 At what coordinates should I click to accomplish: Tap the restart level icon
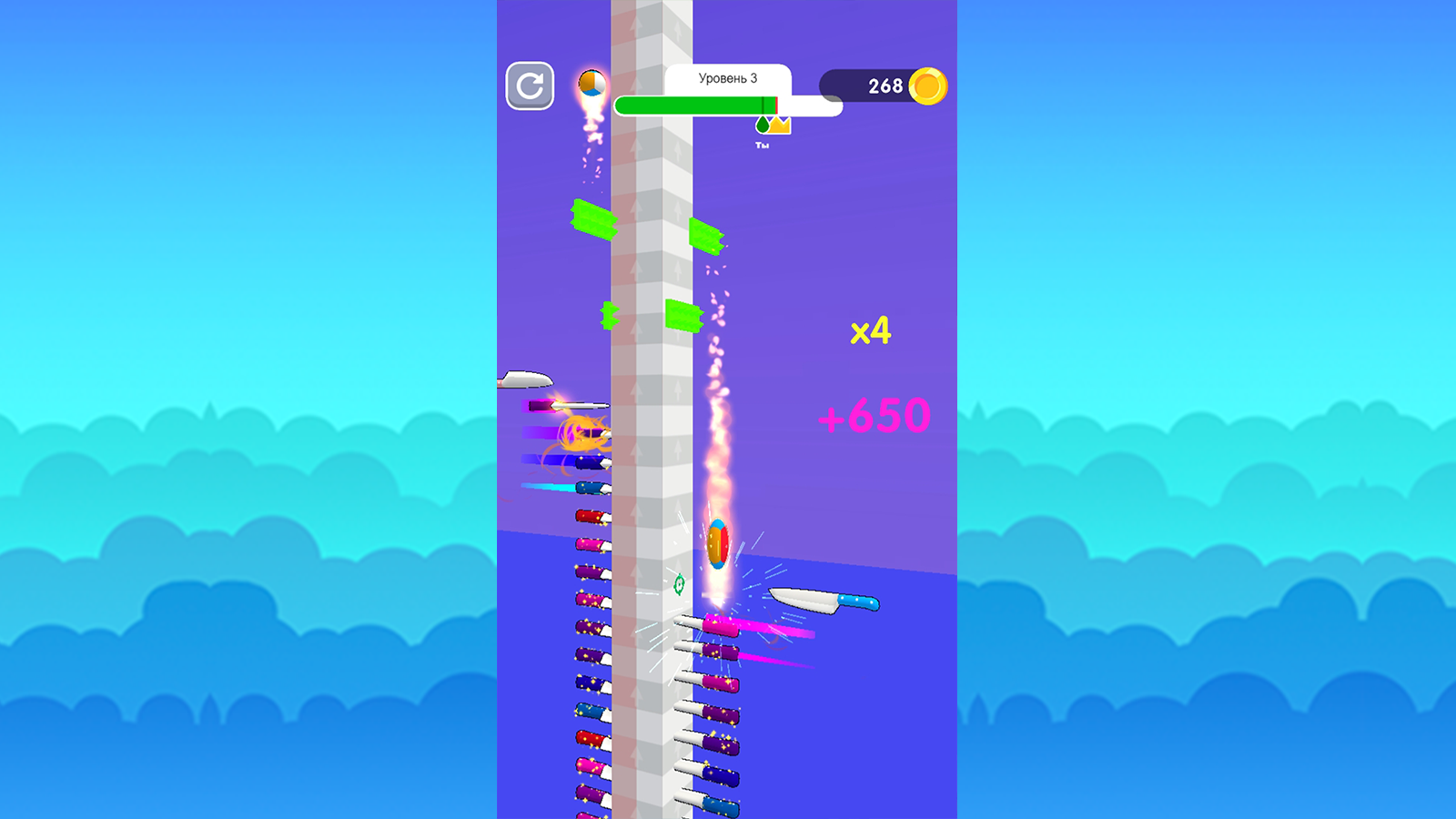(529, 87)
